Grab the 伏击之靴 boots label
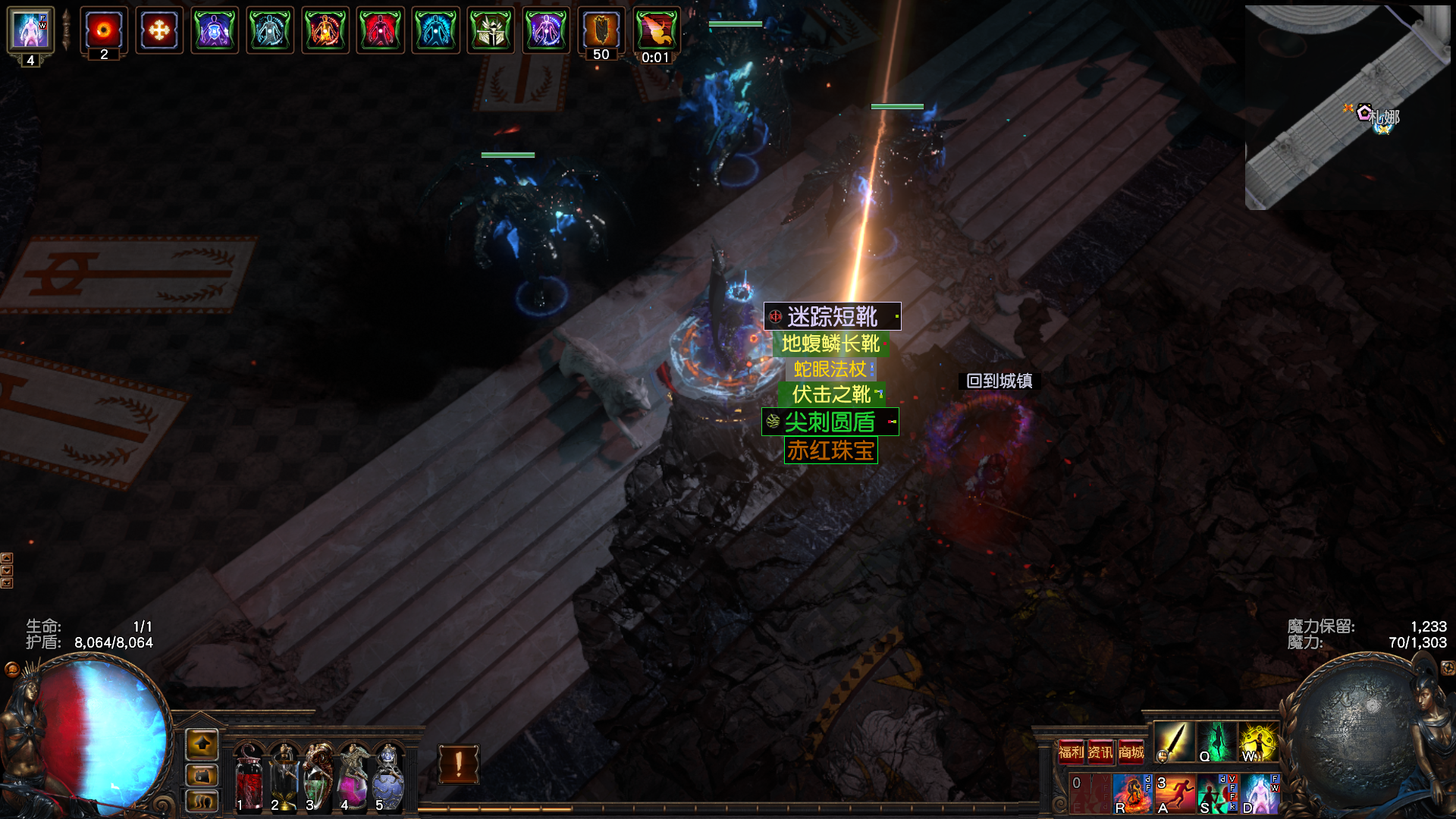Image resolution: width=1456 pixels, height=819 pixels. tap(831, 394)
